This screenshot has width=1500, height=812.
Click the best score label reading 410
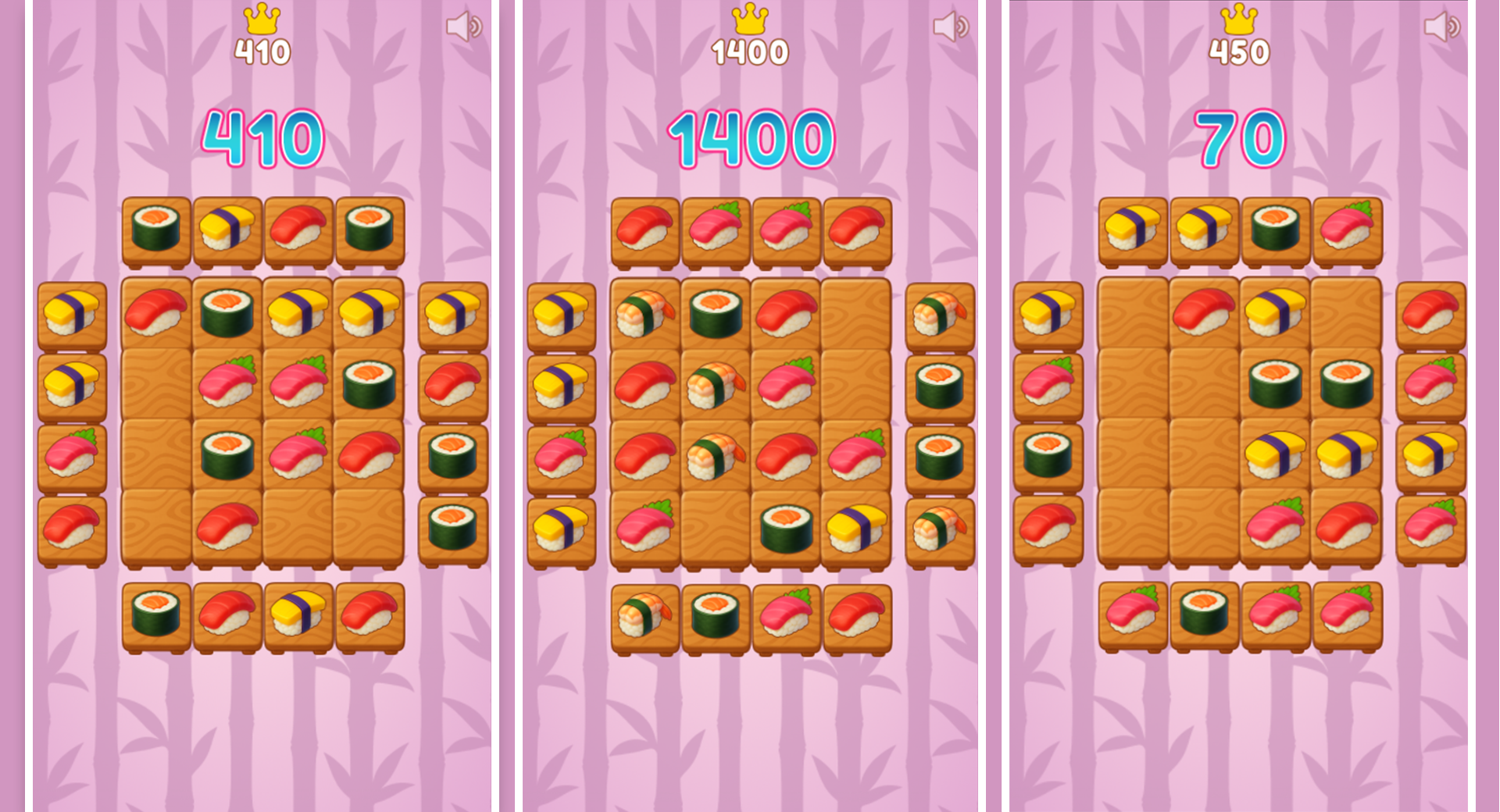click(x=262, y=51)
